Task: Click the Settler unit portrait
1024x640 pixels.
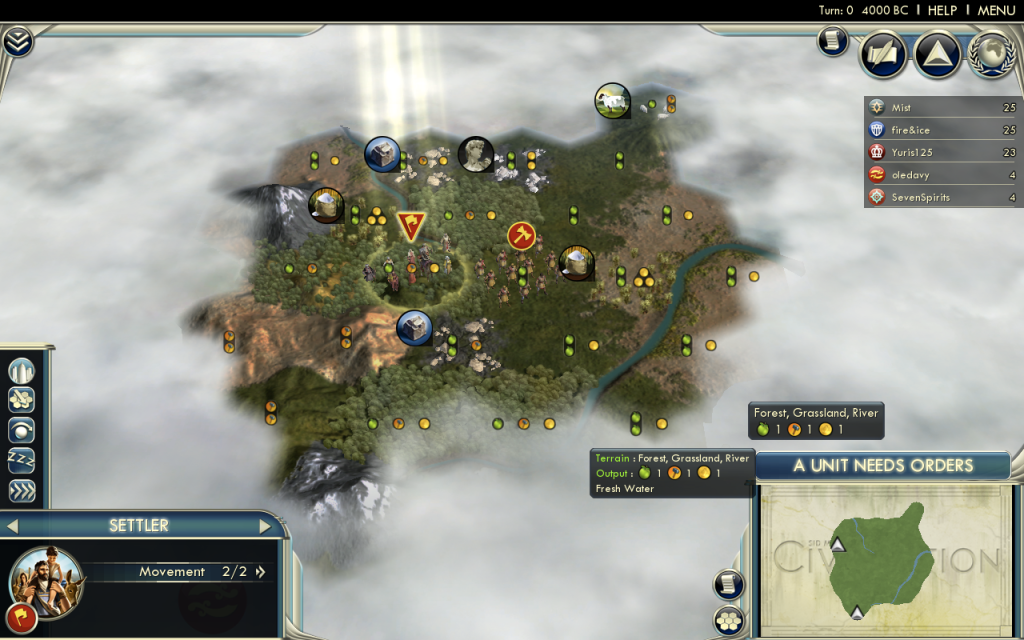Action: click(x=45, y=579)
